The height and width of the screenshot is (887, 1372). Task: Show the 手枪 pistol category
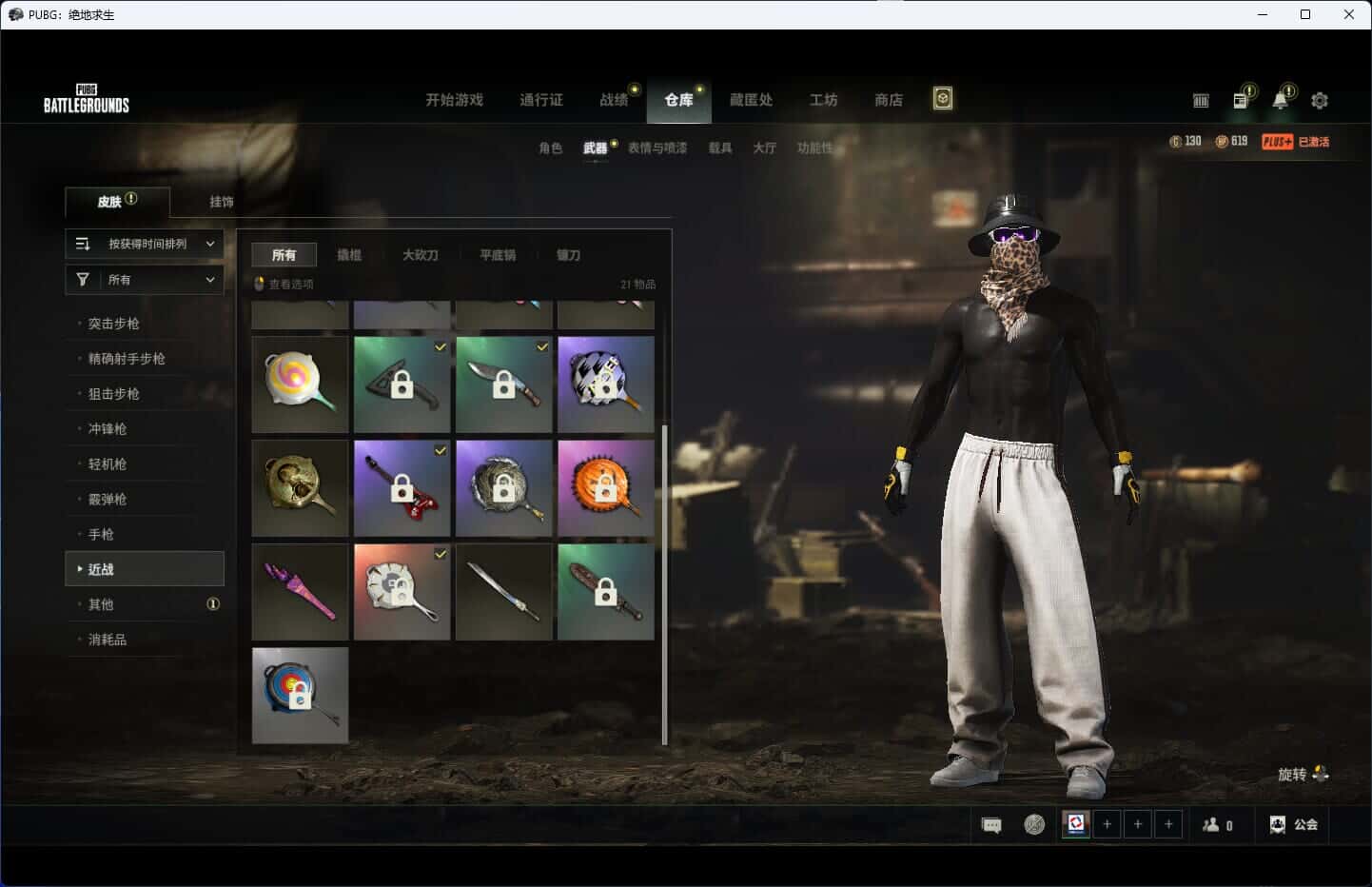pyautogui.click(x=101, y=535)
